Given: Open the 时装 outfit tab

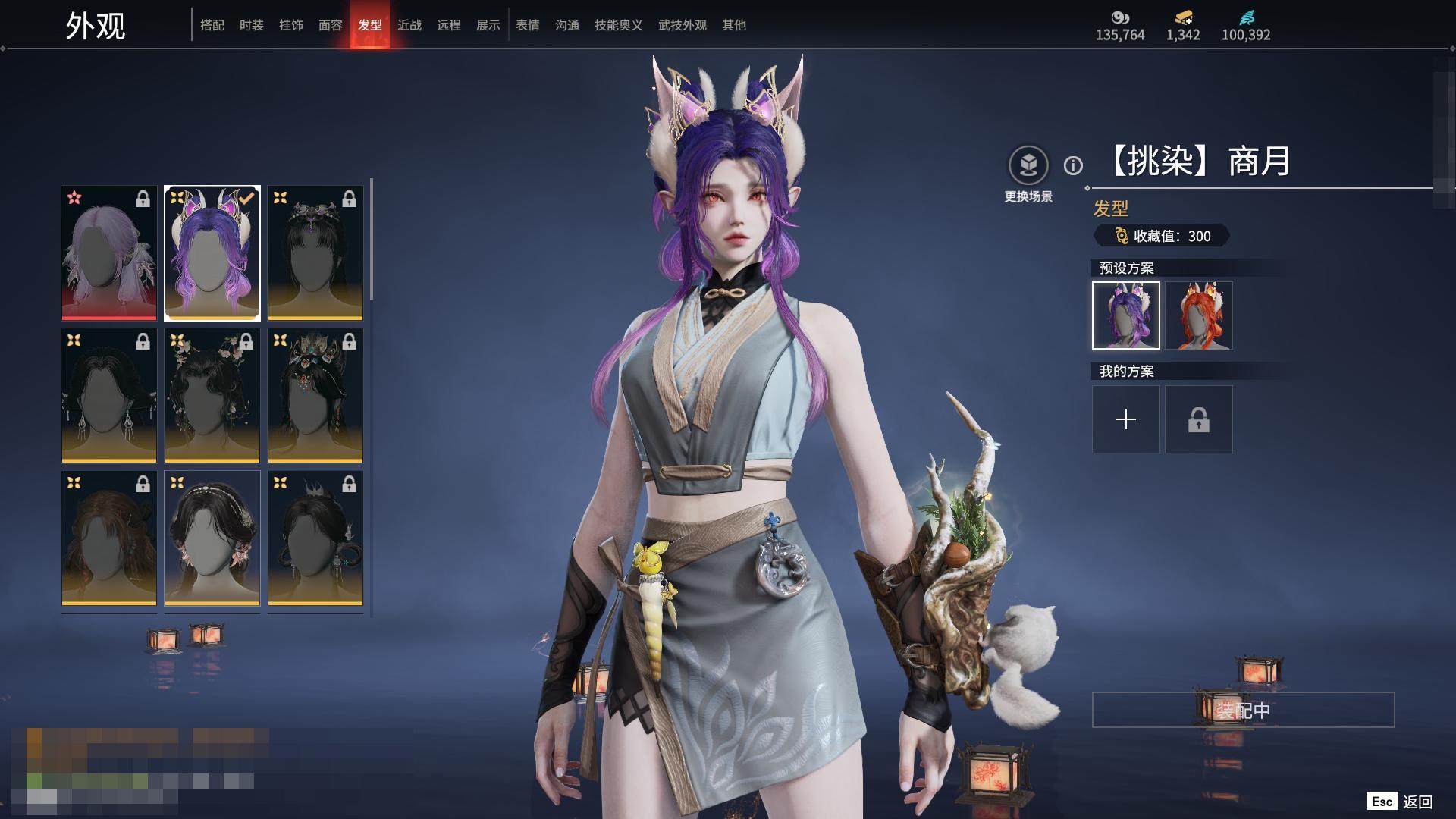Looking at the screenshot, I should pyautogui.click(x=252, y=25).
